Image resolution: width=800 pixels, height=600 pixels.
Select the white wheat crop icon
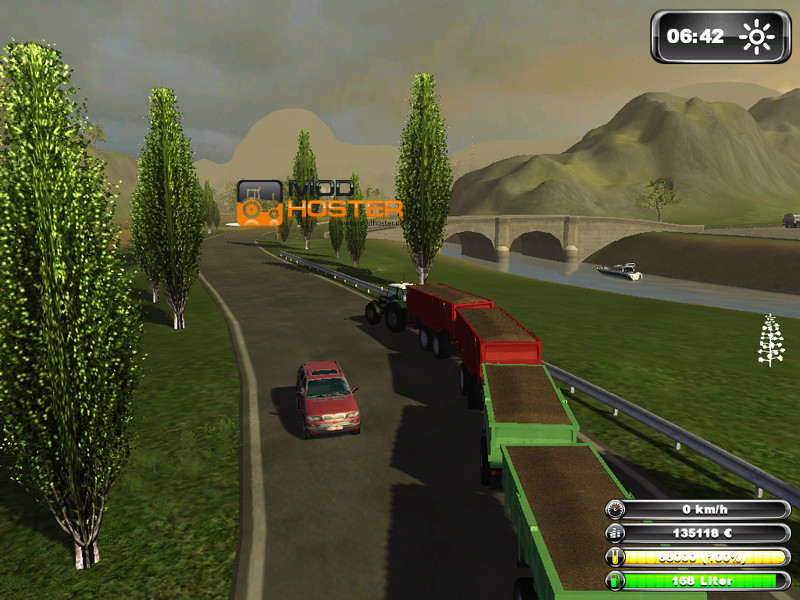tap(771, 340)
